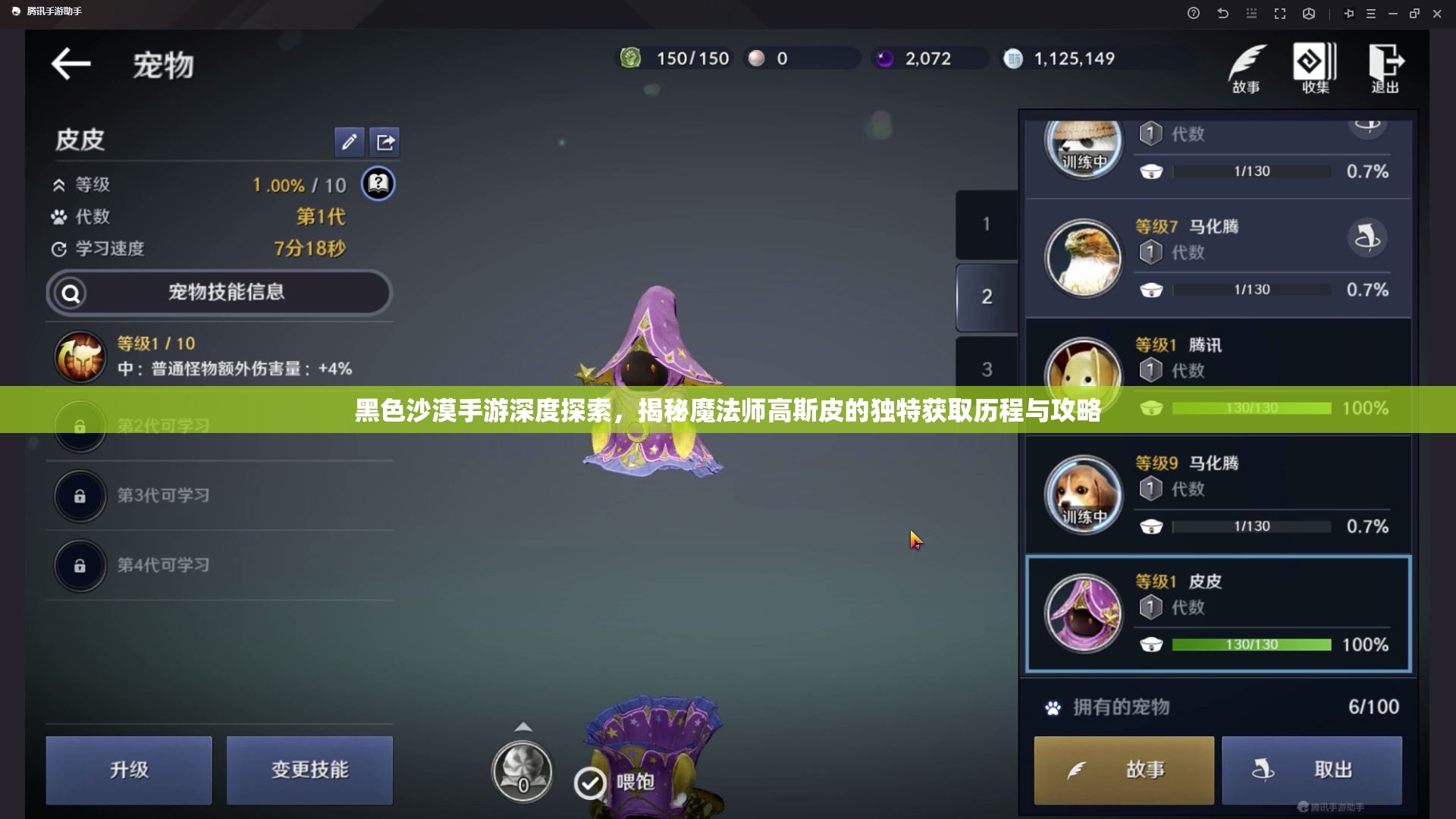Switch to pet list tab 3
1456x819 pixels.
tap(986, 369)
